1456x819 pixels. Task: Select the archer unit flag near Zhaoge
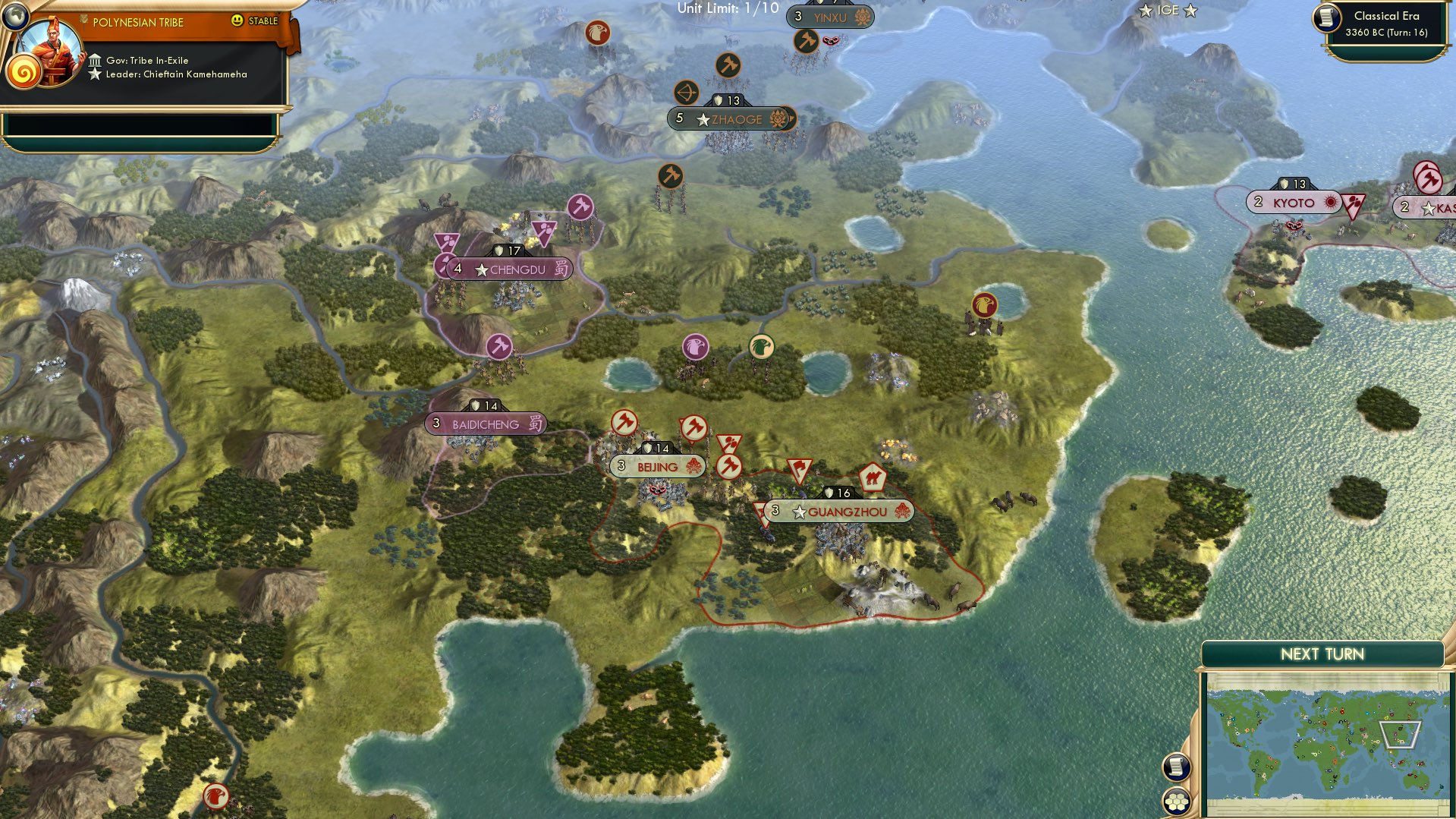pyautogui.click(x=685, y=90)
